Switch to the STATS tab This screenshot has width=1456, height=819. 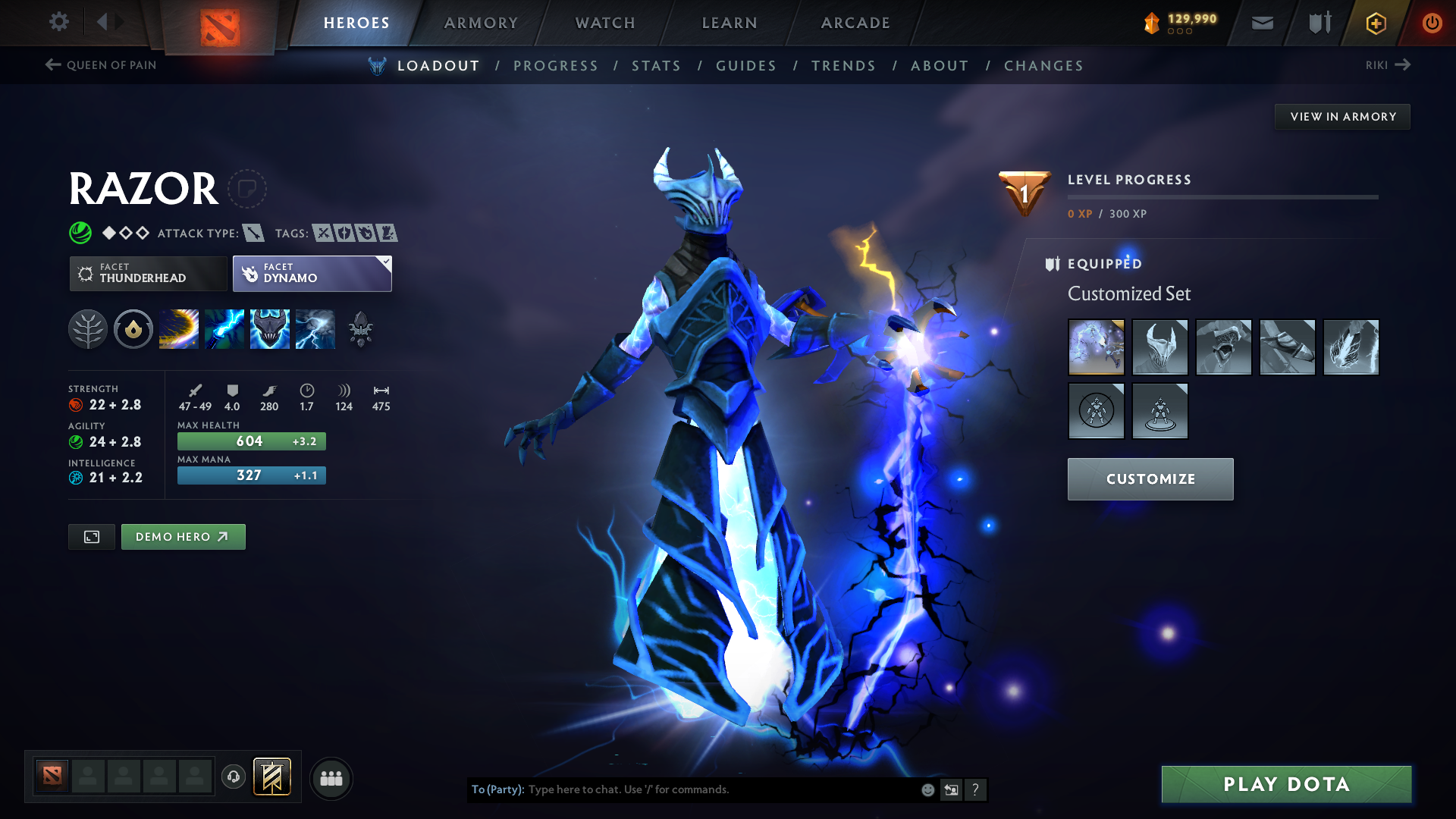pyautogui.click(x=656, y=66)
